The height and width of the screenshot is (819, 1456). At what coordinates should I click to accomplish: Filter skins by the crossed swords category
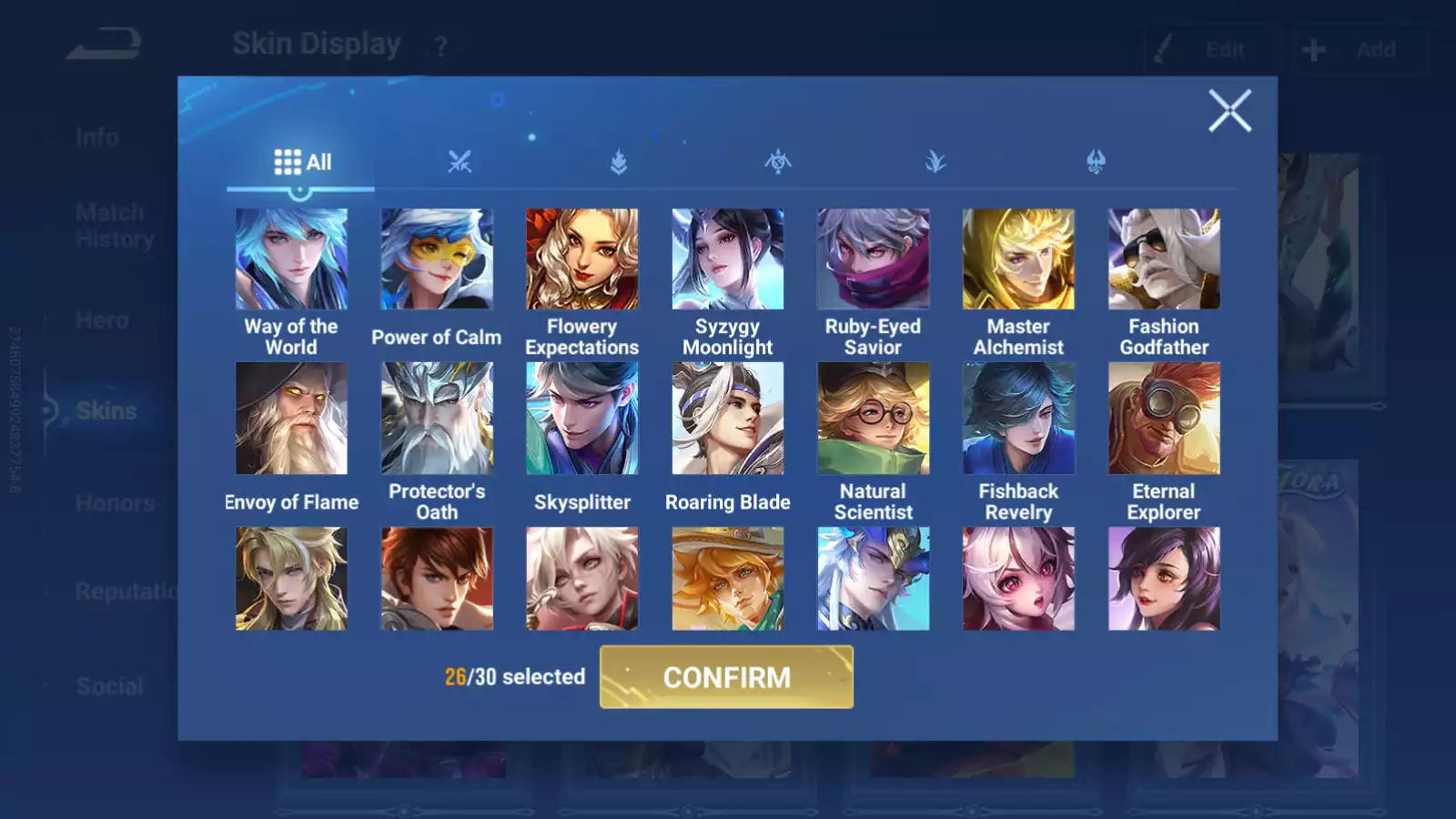point(460,162)
